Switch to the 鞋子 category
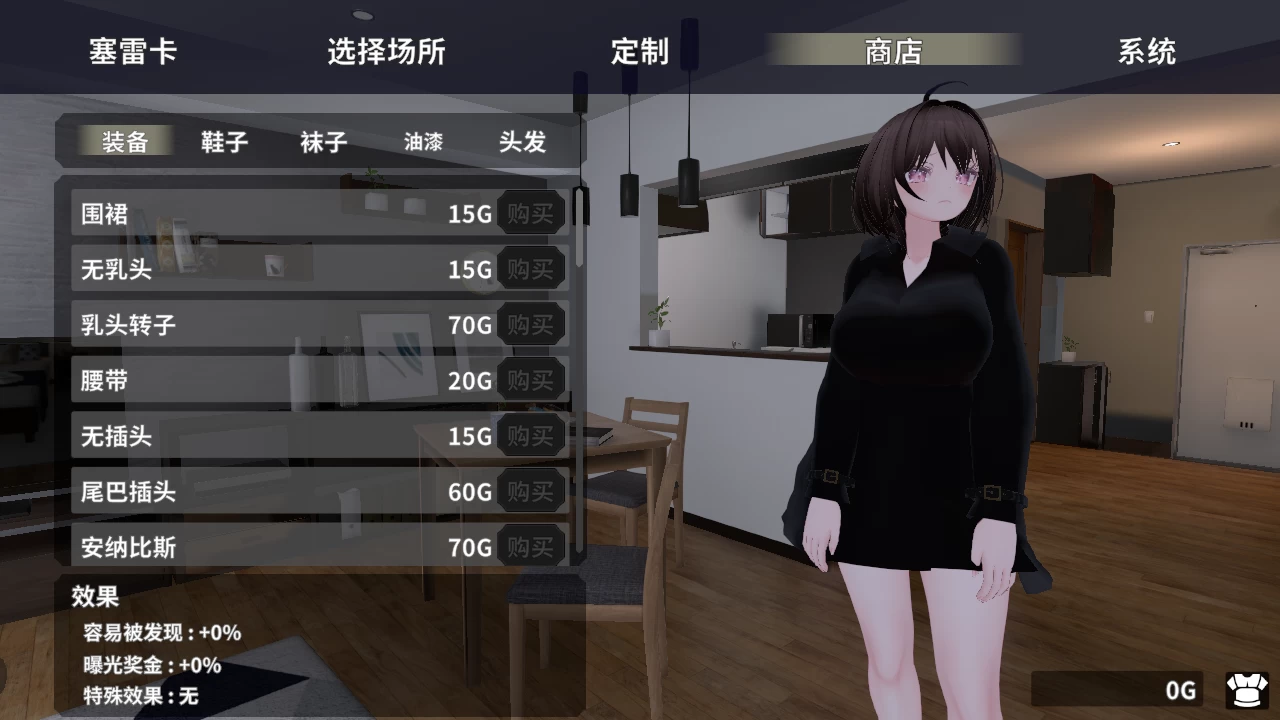This screenshot has width=1280, height=720. pos(222,143)
